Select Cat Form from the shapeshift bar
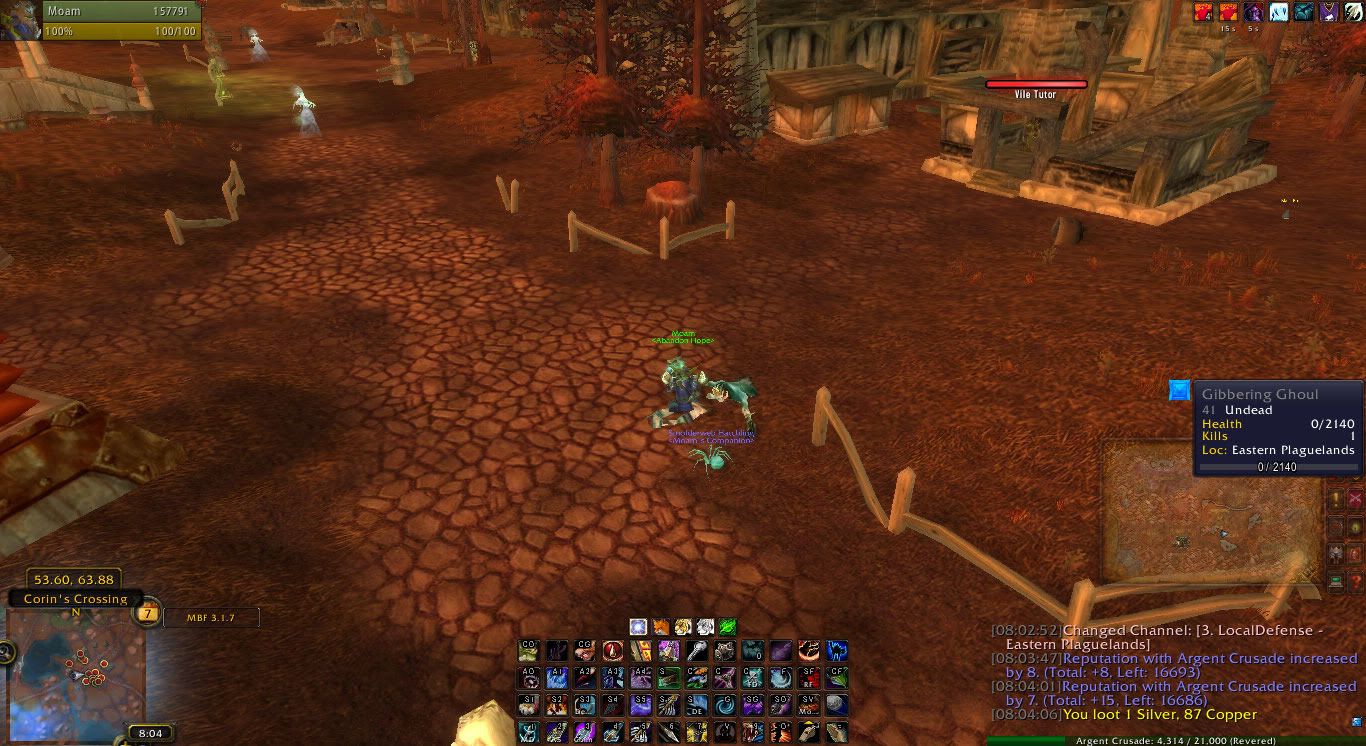Viewport: 1366px width, 746px height. pos(681,626)
